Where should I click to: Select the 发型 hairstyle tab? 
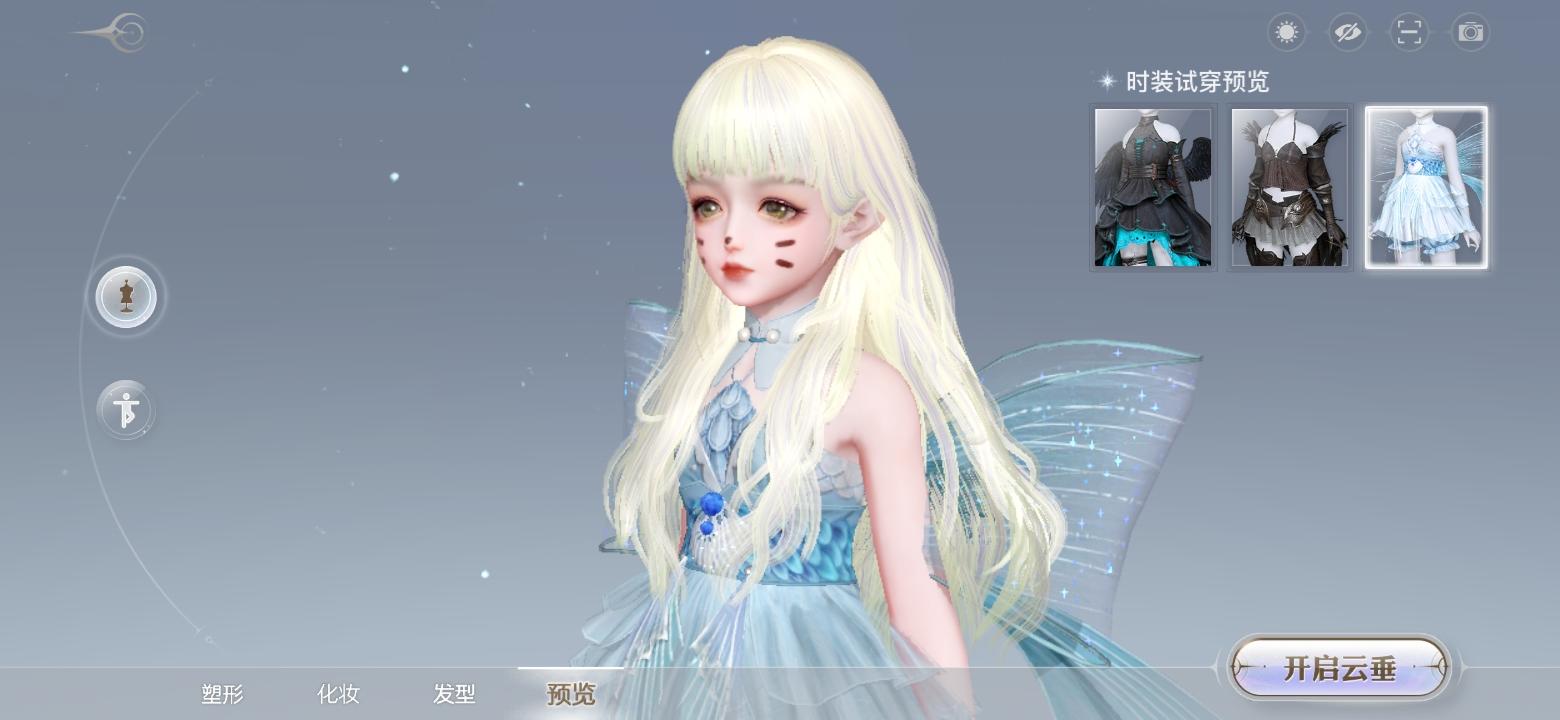tap(455, 693)
